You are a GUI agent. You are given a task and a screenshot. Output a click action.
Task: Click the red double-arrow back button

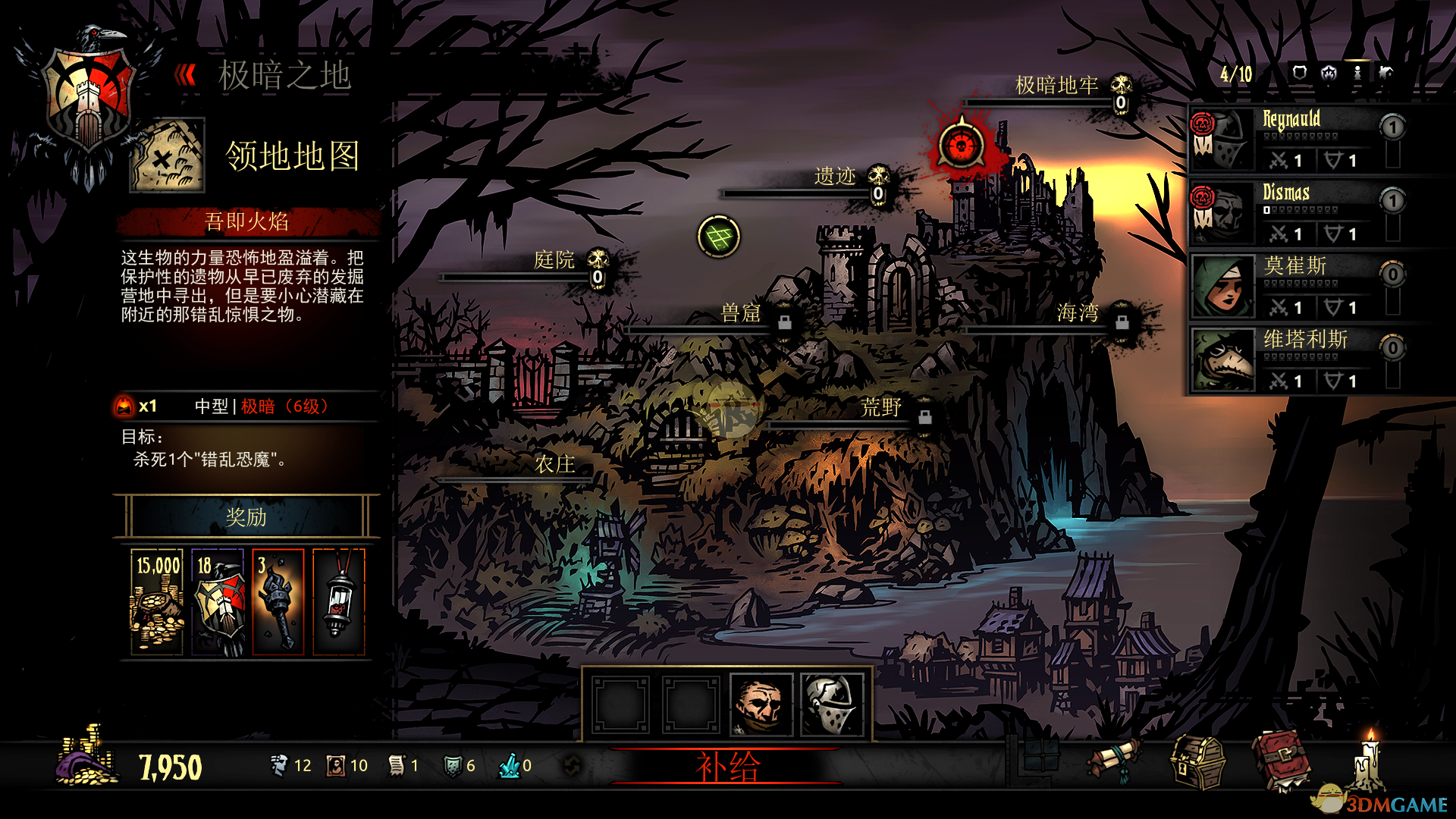(x=185, y=75)
